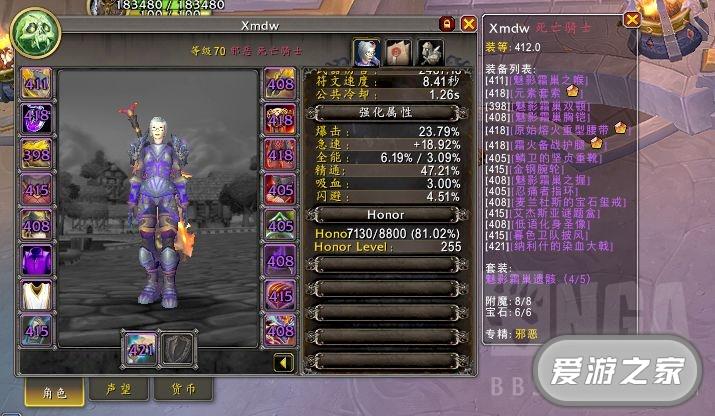This screenshot has width=715, height=416.
Task: Collapse the stats pane with the arrow button
Action: pyautogui.click(x=284, y=362)
